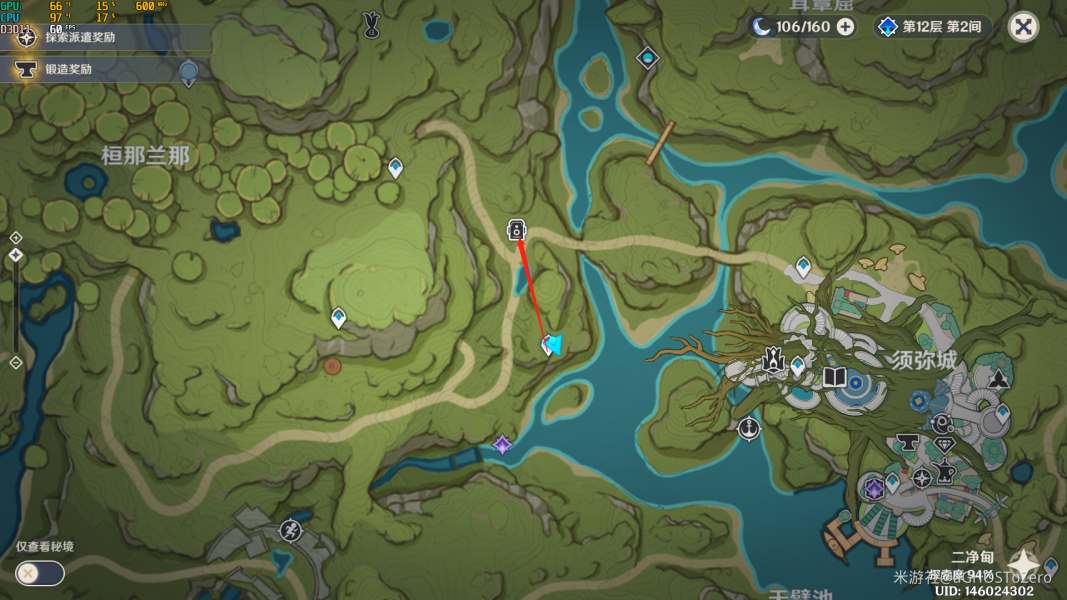Select the Statue of the Seven marker
1067x600 pixels.
point(772,359)
